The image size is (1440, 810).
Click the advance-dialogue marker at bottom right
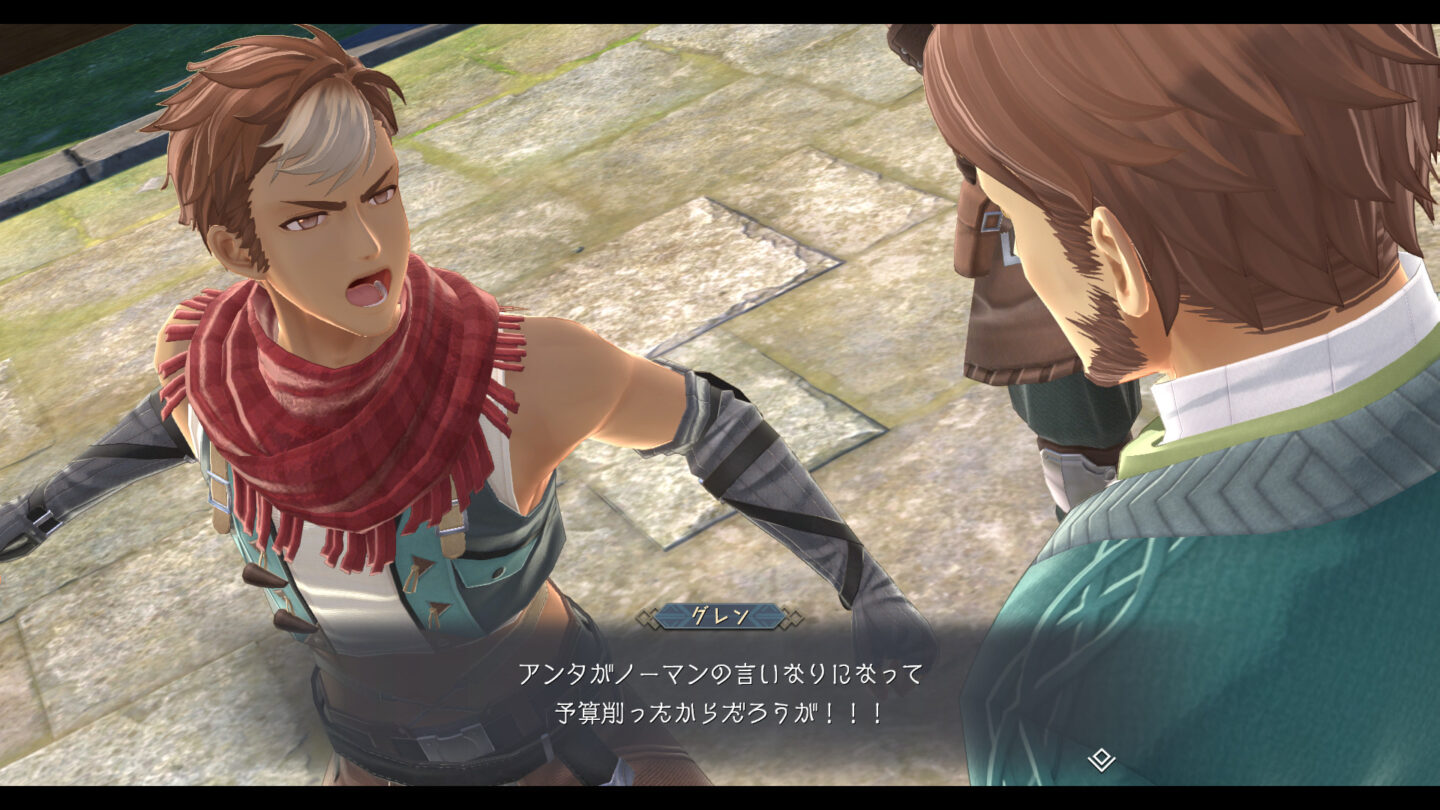(x=1101, y=759)
